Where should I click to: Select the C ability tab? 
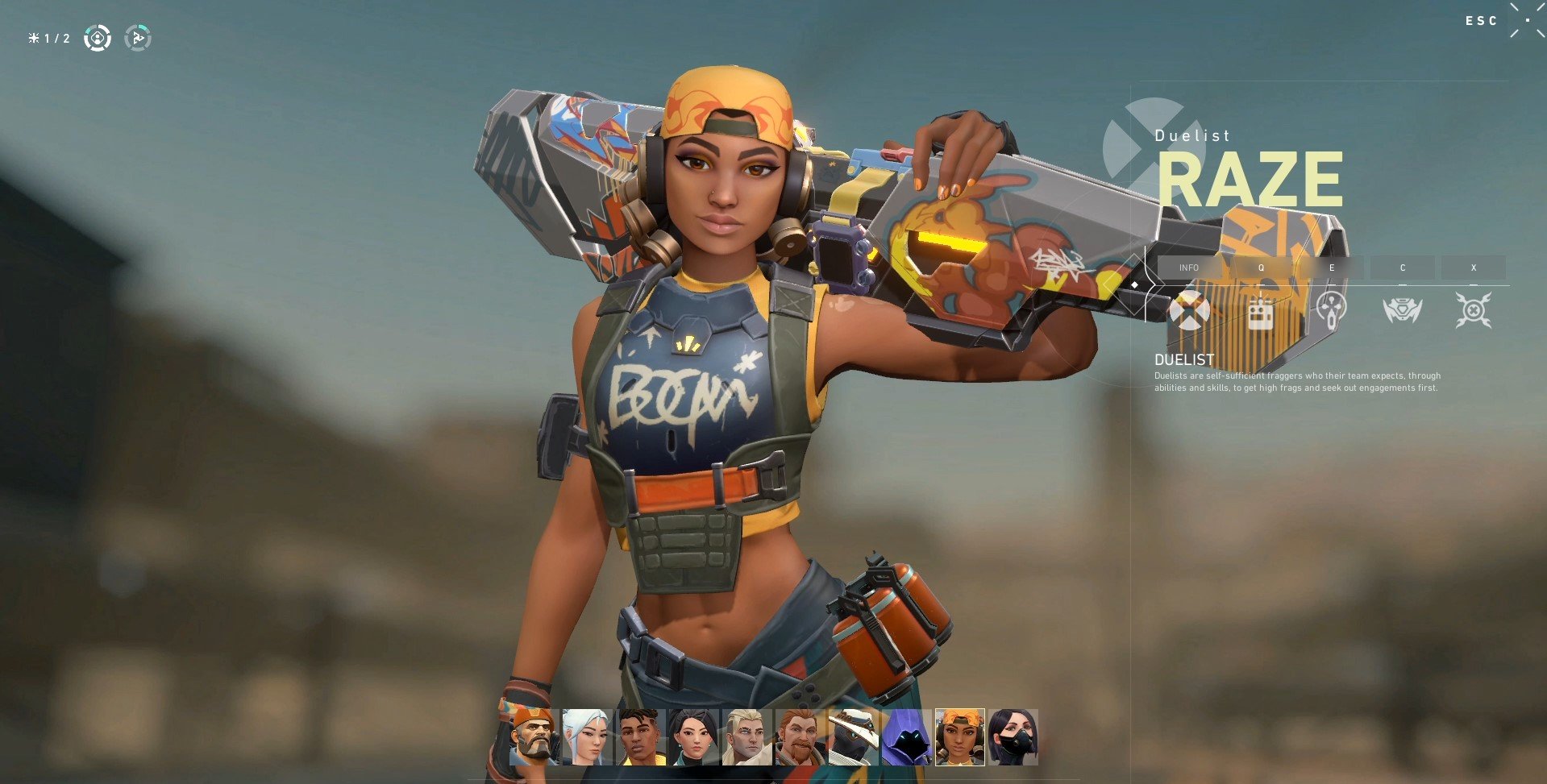click(x=1403, y=268)
